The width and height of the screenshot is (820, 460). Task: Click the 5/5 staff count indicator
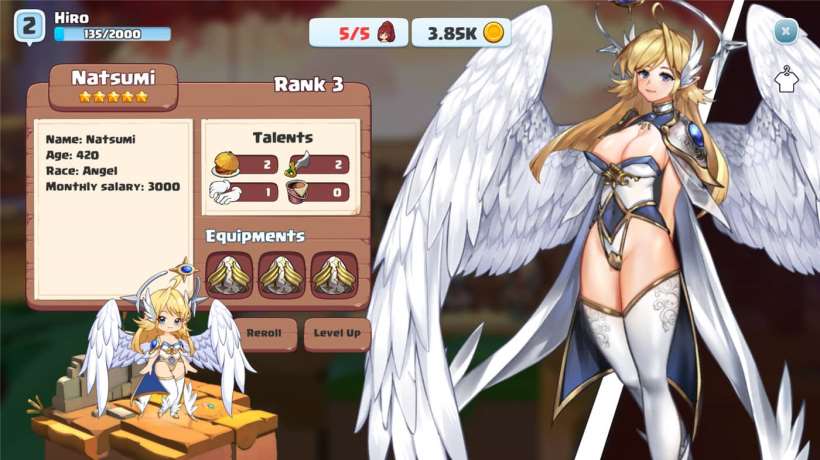[358, 33]
